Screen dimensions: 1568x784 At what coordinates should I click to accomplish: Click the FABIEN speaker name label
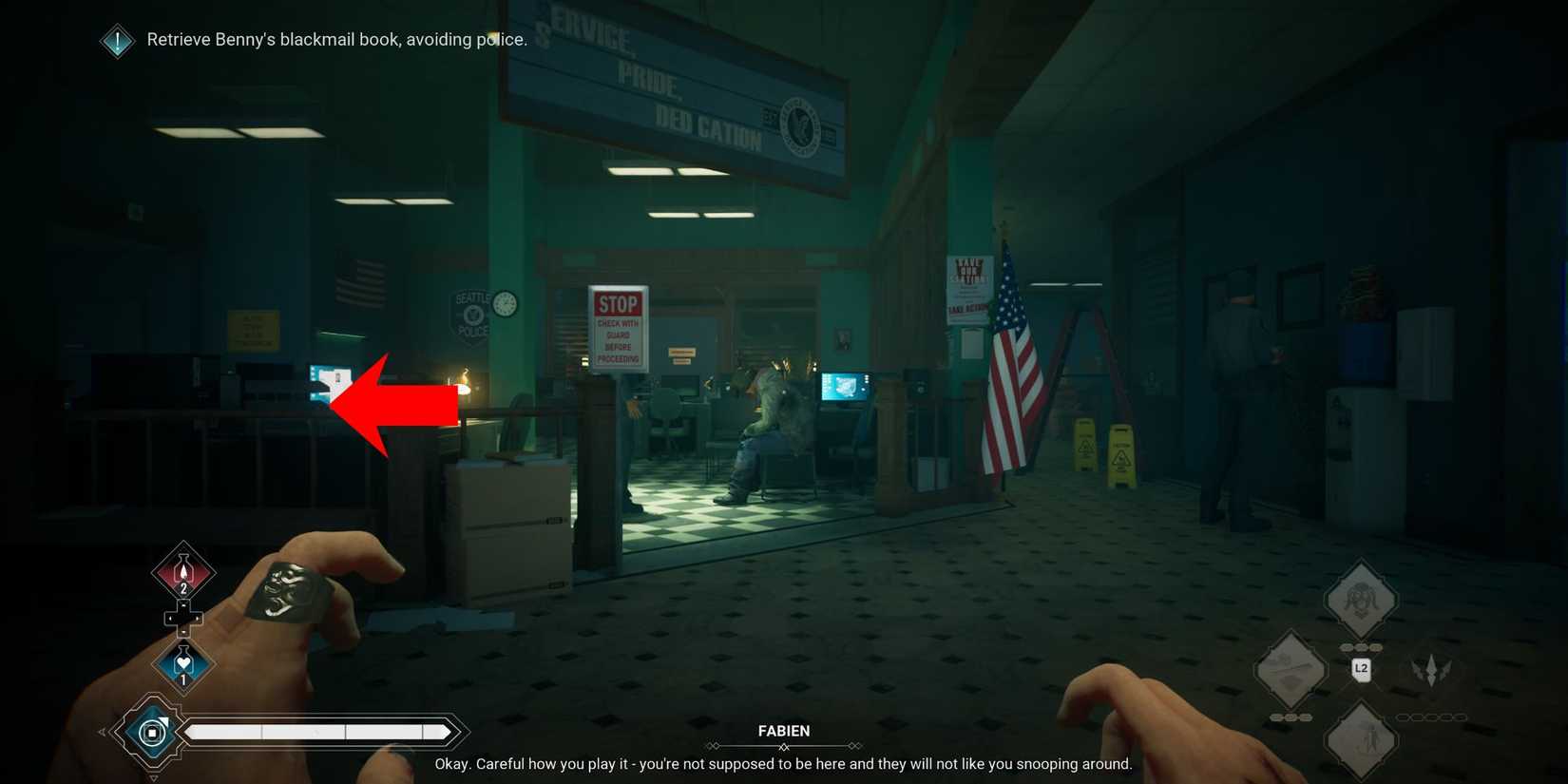pyautogui.click(x=784, y=730)
